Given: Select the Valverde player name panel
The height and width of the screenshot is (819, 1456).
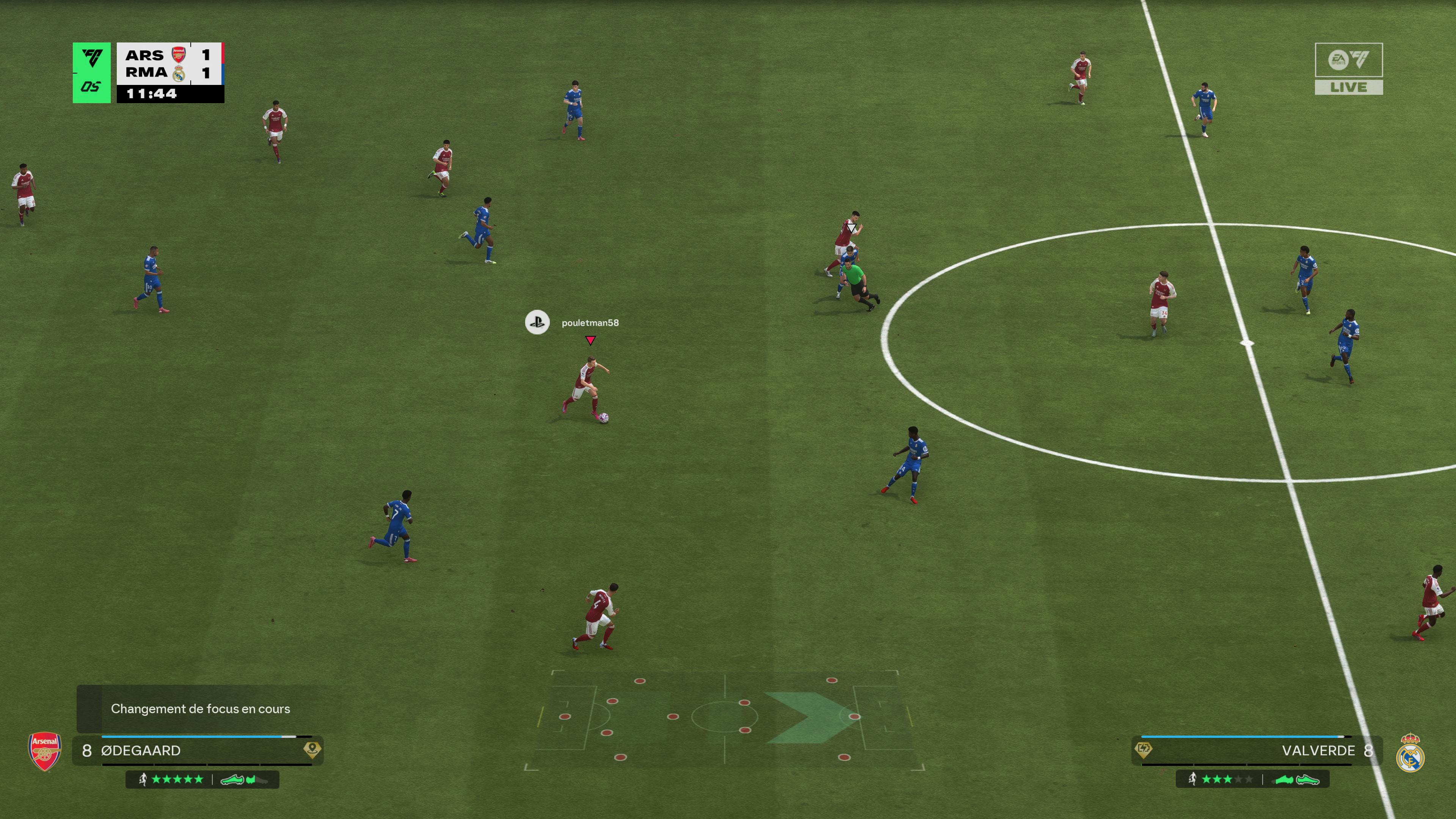Looking at the screenshot, I should click(1257, 750).
